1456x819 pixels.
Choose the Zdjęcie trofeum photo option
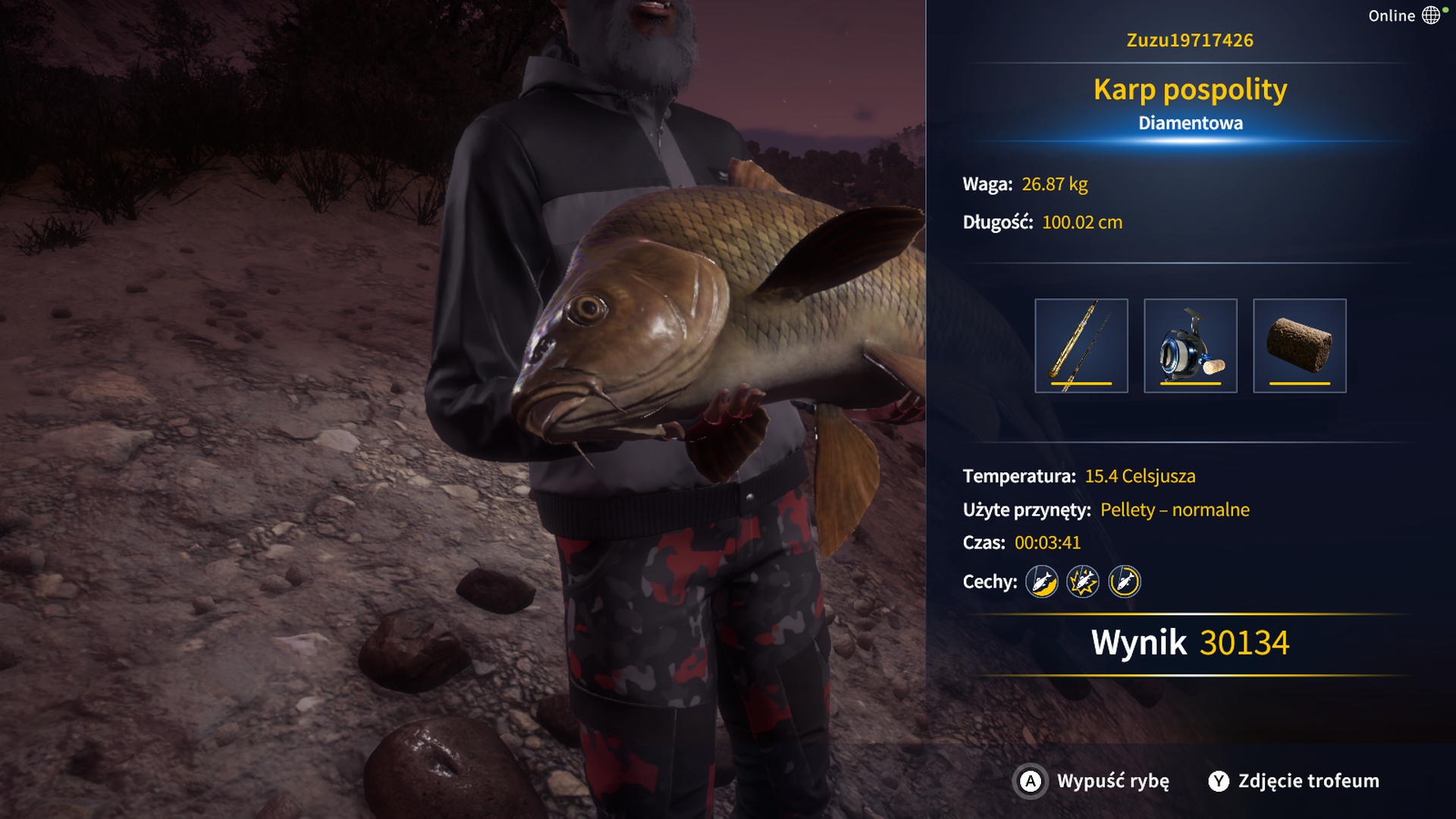tap(1294, 781)
